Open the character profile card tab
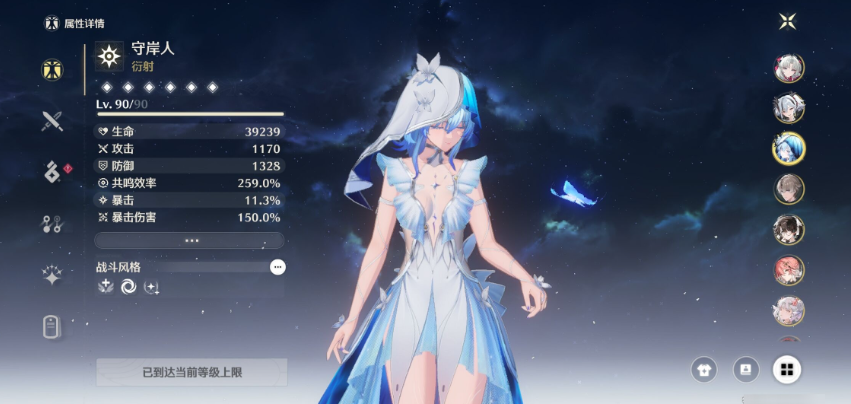 pyautogui.click(x=53, y=327)
